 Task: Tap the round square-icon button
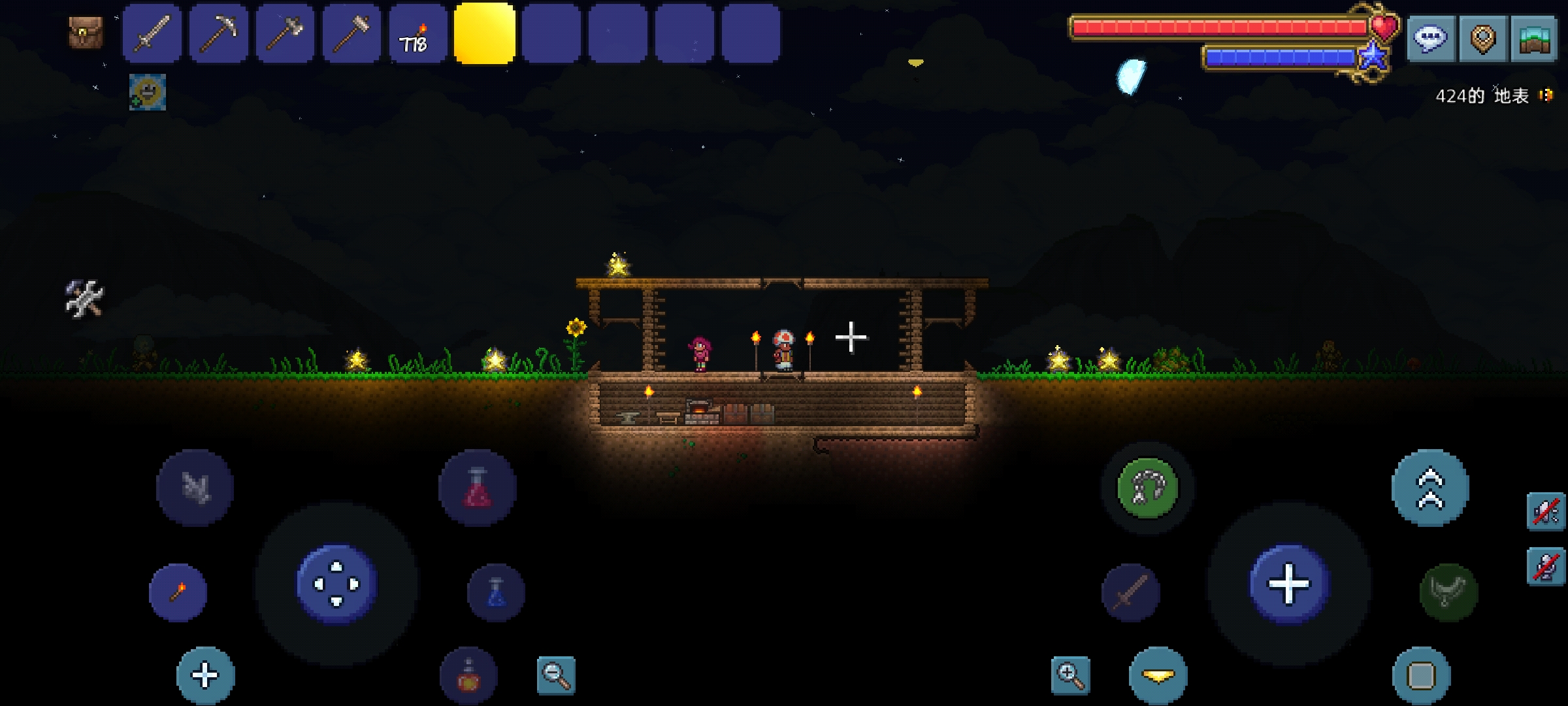[x=1421, y=675]
